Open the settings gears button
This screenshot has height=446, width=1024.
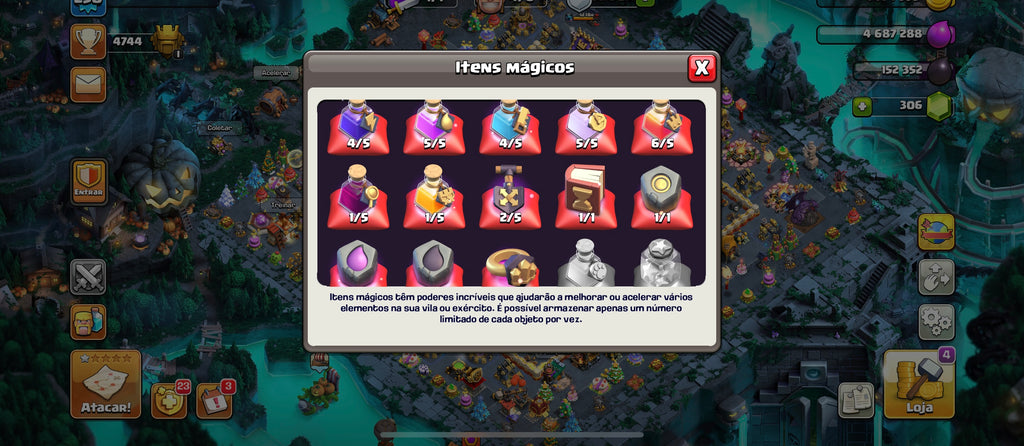pos(936,322)
